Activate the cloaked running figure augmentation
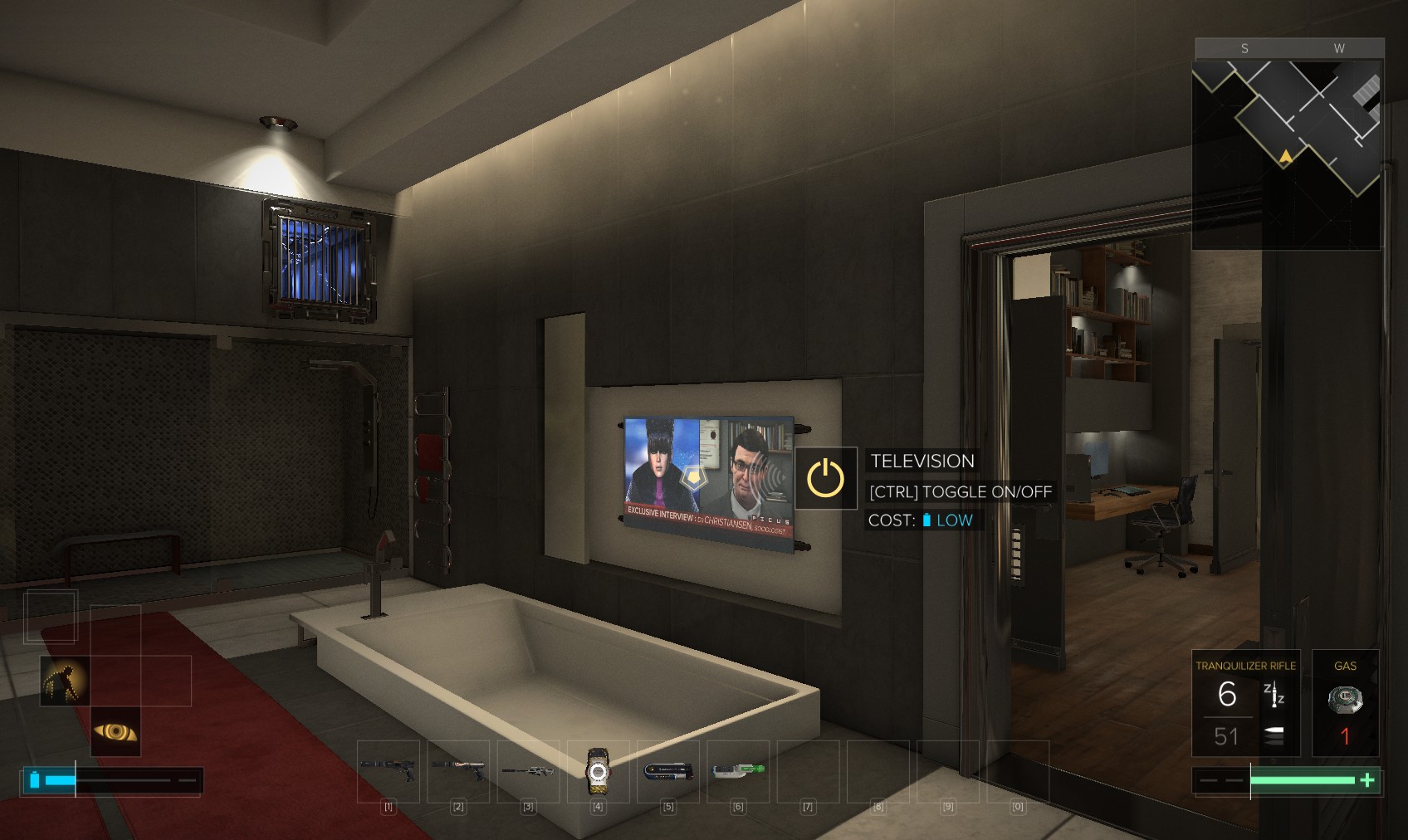Image resolution: width=1408 pixels, height=840 pixels. click(x=65, y=681)
